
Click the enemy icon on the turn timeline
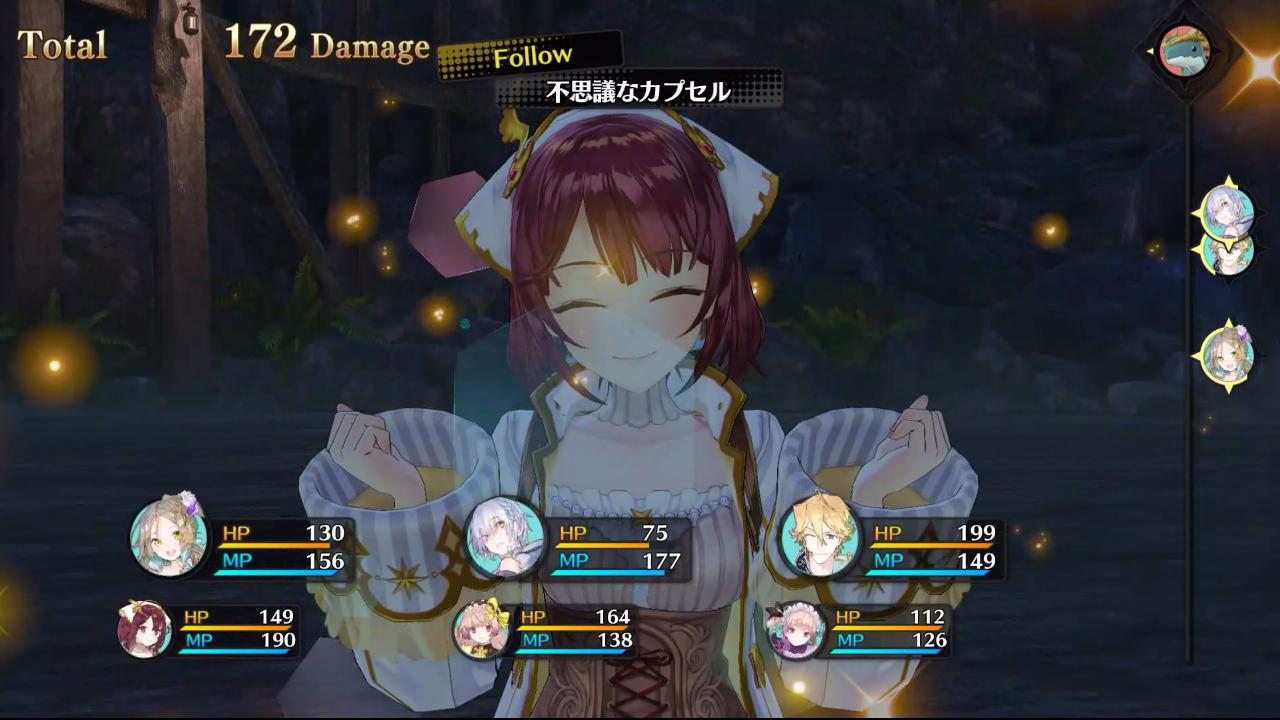tap(1185, 50)
